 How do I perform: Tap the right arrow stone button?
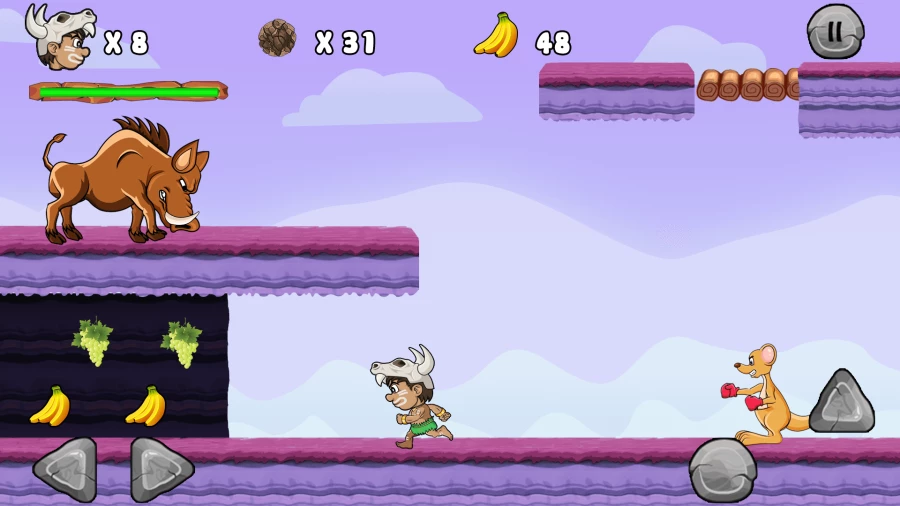click(161, 468)
